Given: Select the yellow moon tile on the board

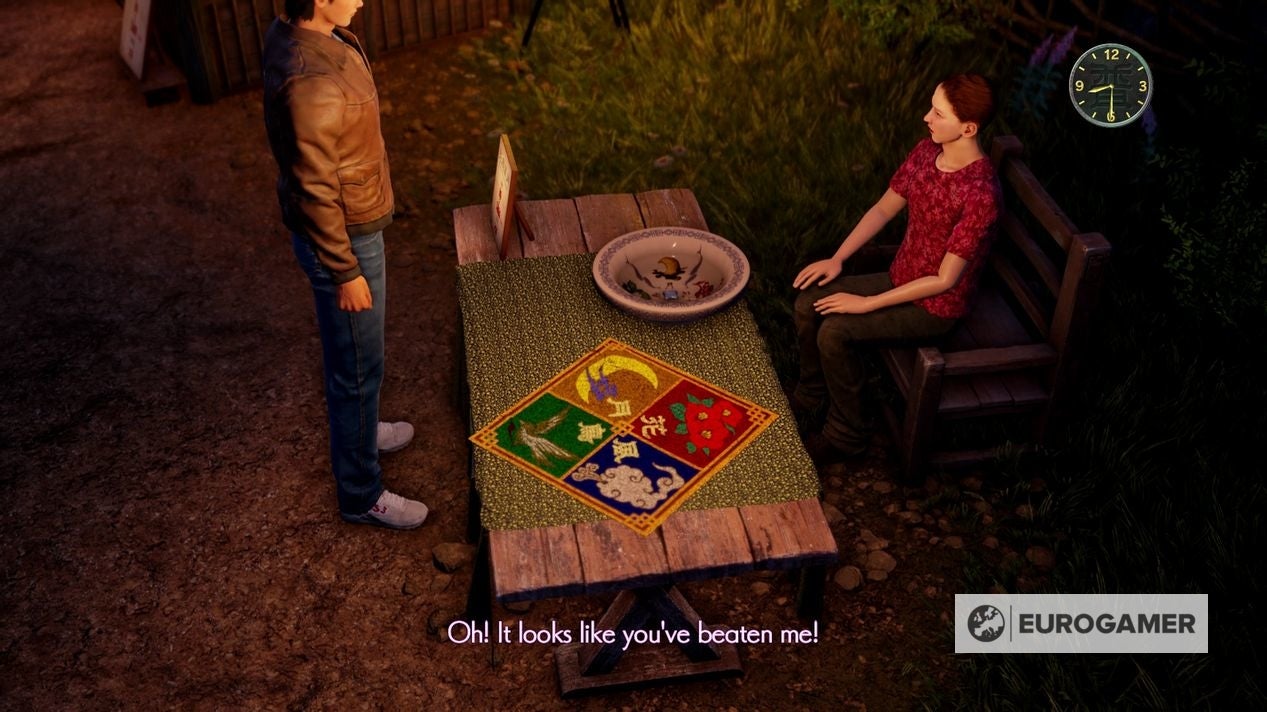Looking at the screenshot, I should pyautogui.click(x=620, y=382).
